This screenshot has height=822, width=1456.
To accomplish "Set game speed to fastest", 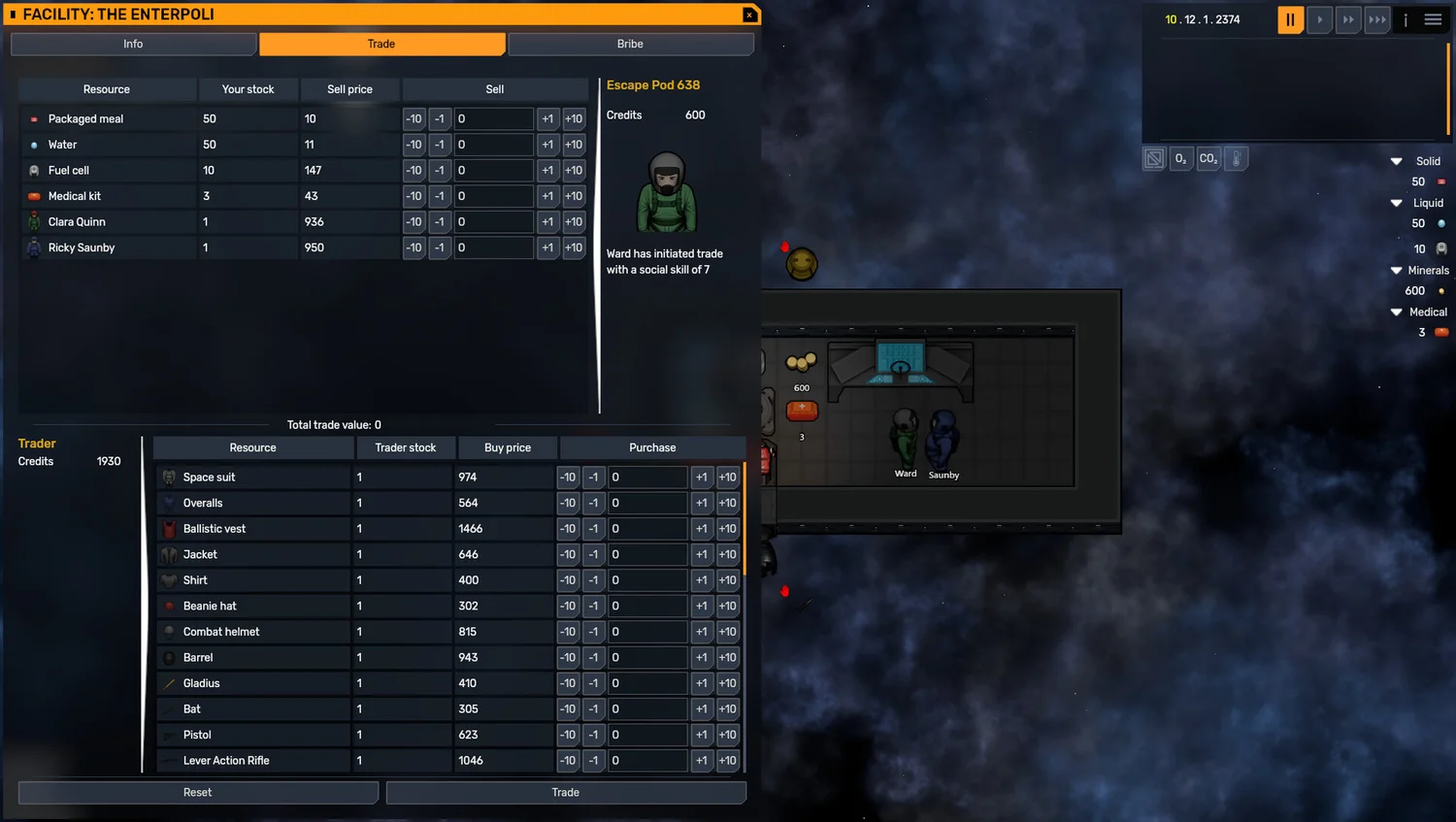I will [x=1376, y=19].
